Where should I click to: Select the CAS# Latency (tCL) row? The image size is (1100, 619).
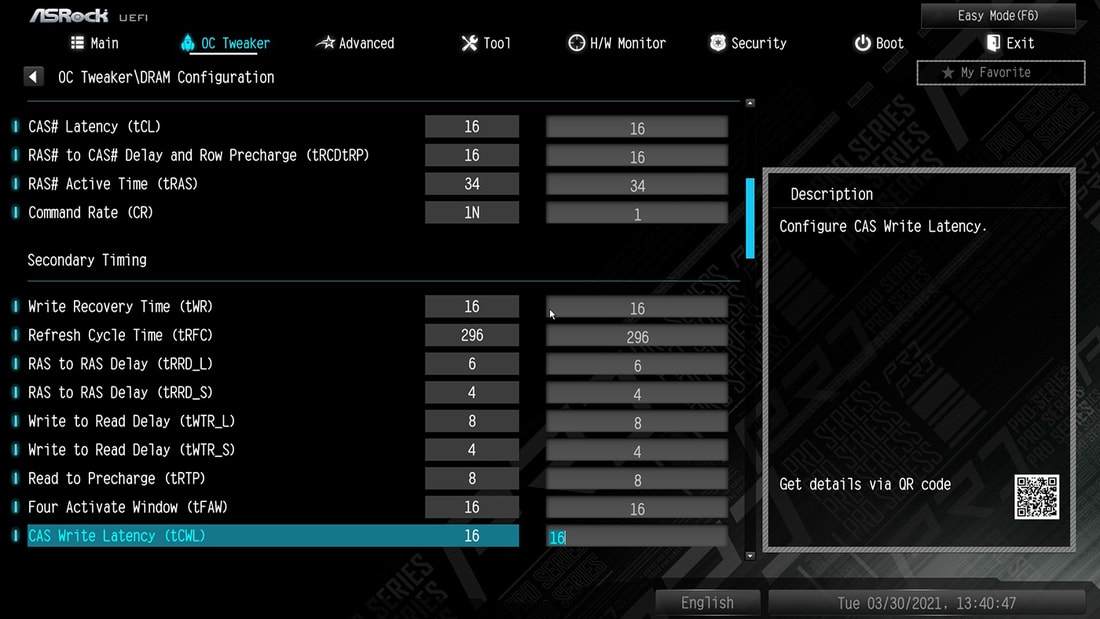(94, 127)
